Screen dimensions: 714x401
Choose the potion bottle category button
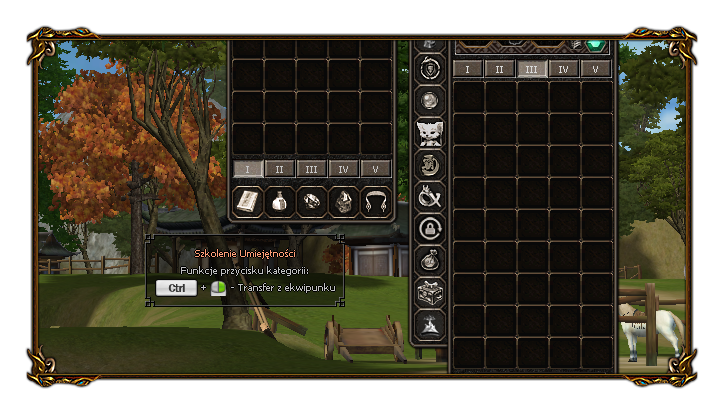click(x=279, y=201)
